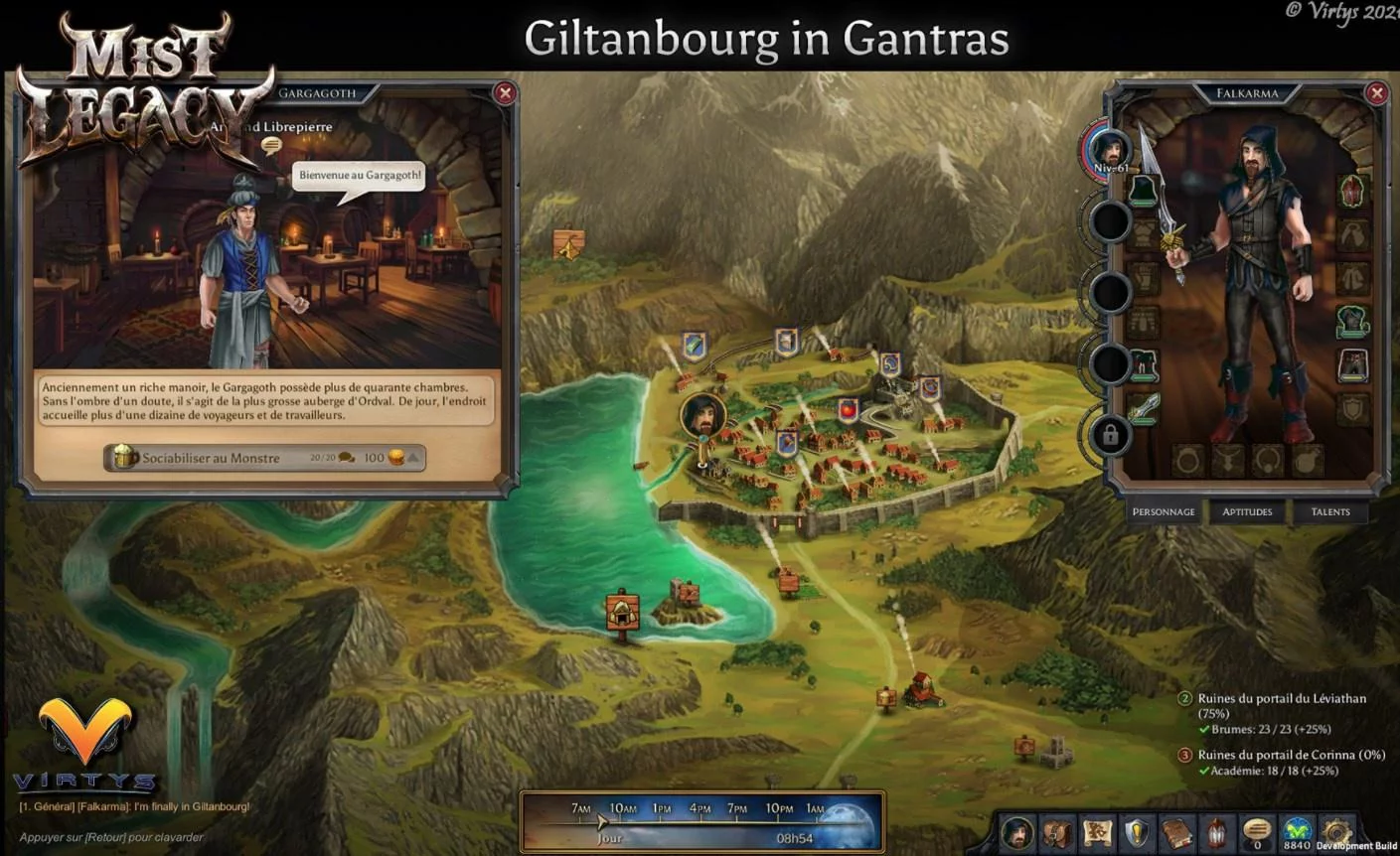Screen dimensions: 1400x856
Task: Open the leather backpack inventory
Action: [1057, 832]
